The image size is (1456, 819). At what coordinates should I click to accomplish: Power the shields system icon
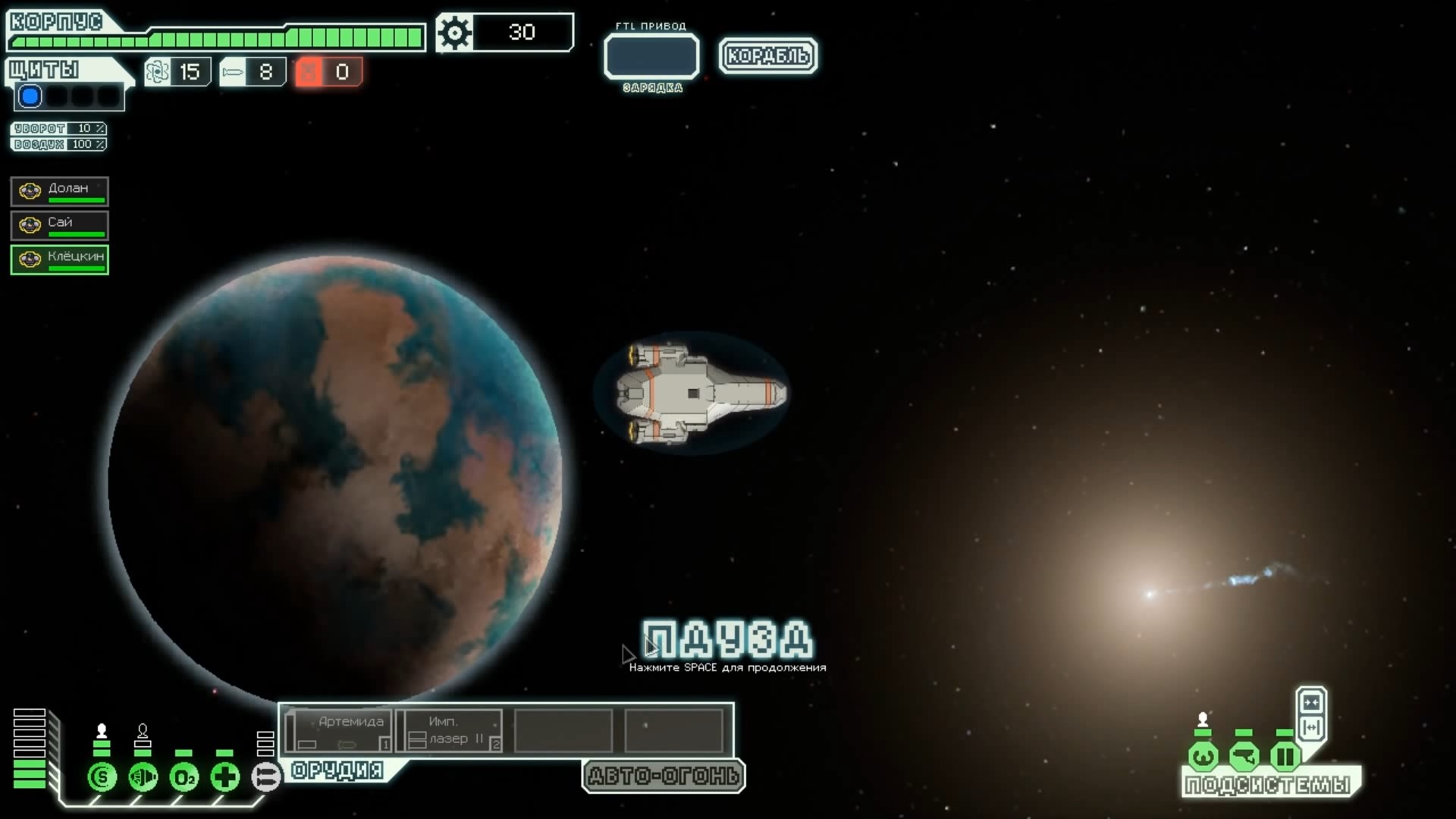102,777
